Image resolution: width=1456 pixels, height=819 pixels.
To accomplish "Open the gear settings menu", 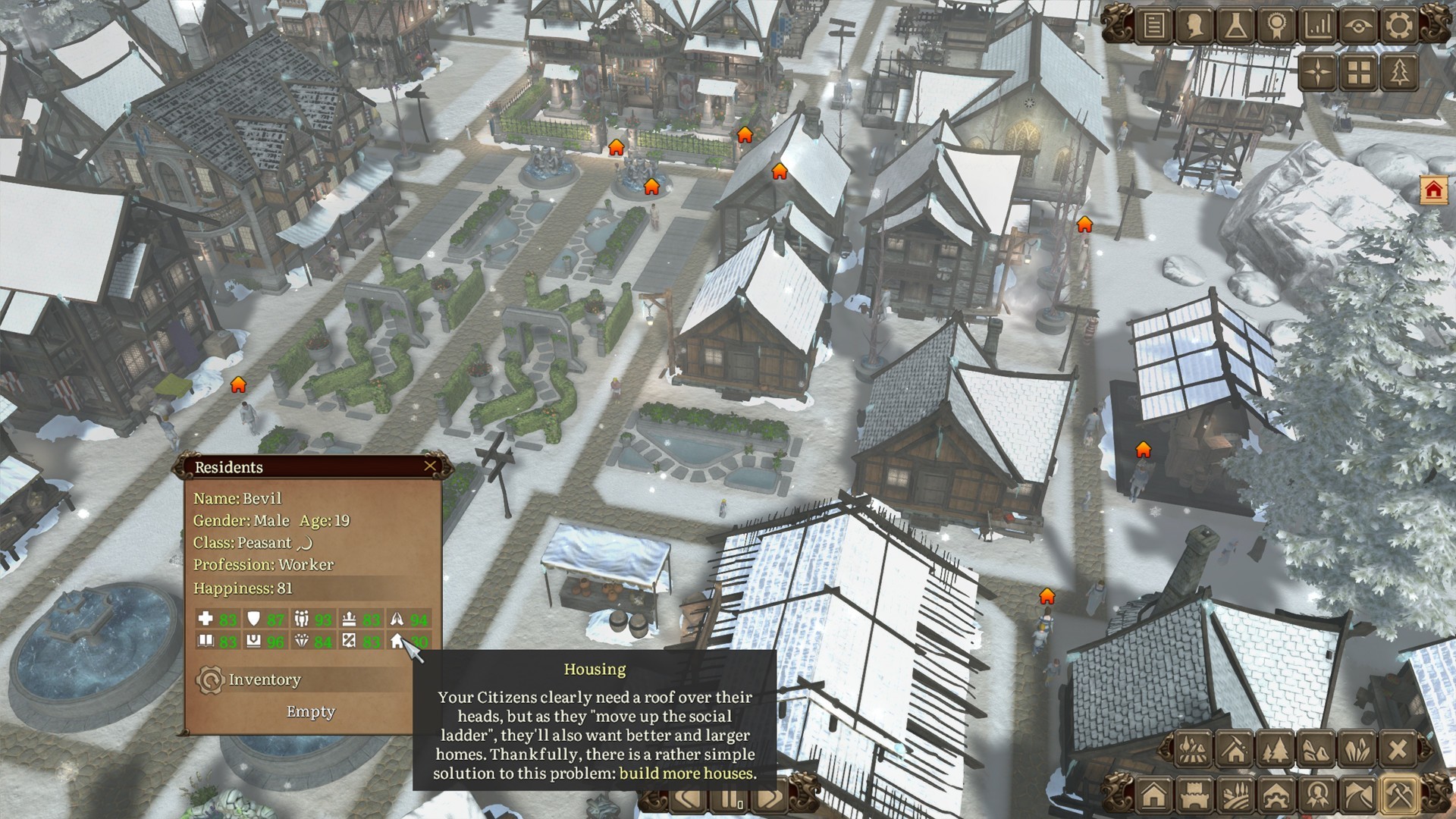I will (x=1399, y=26).
